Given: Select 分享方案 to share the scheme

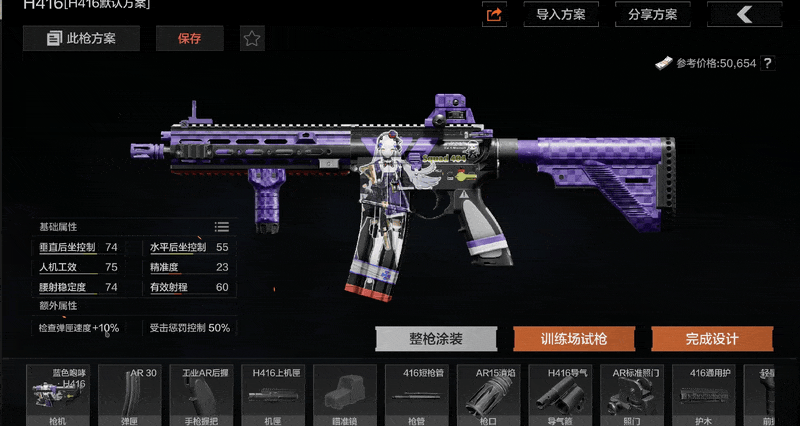Looking at the screenshot, I should click(x=653, y=14).
